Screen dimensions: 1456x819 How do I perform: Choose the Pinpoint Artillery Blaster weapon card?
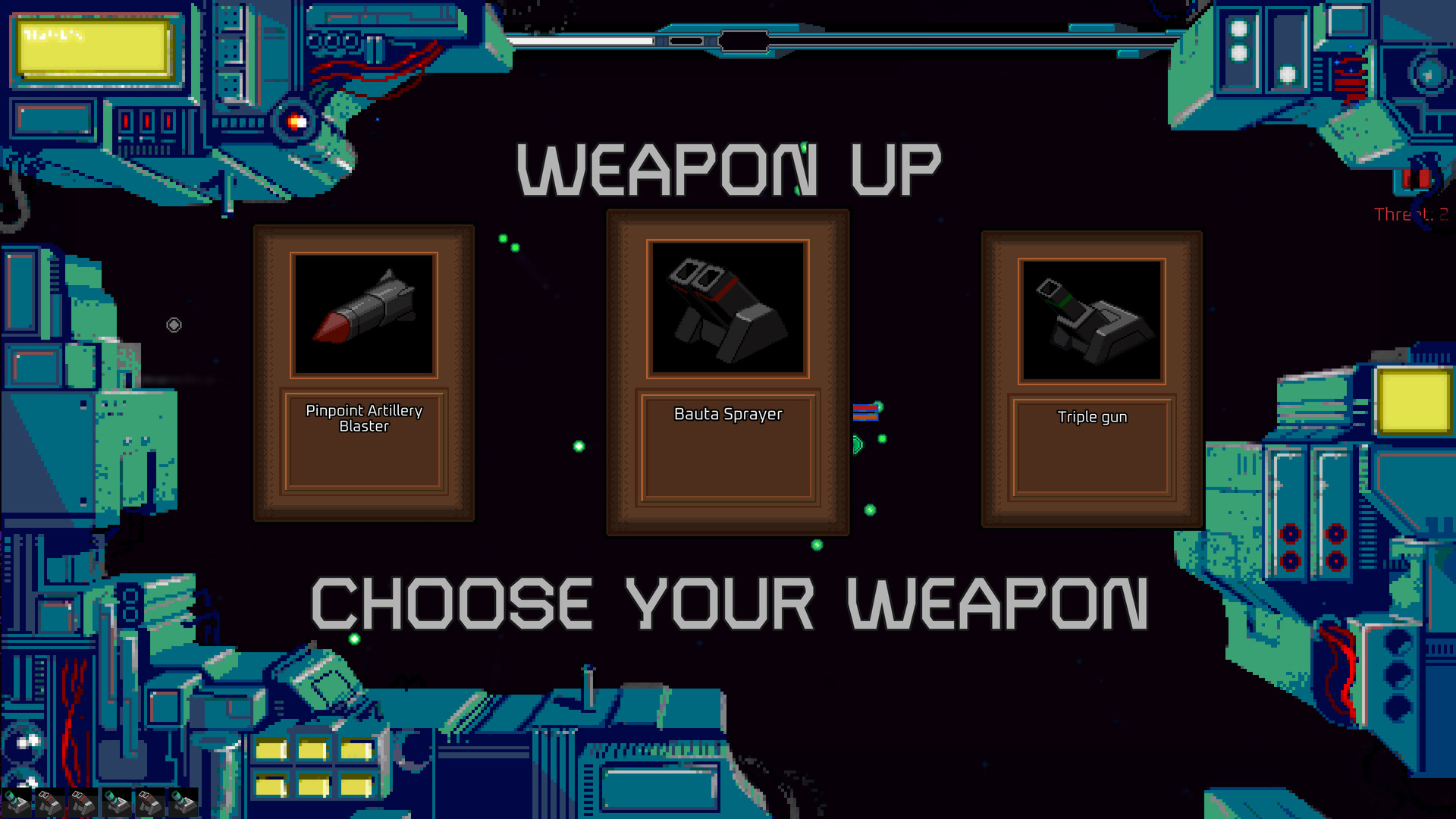(x=364, y=372)
